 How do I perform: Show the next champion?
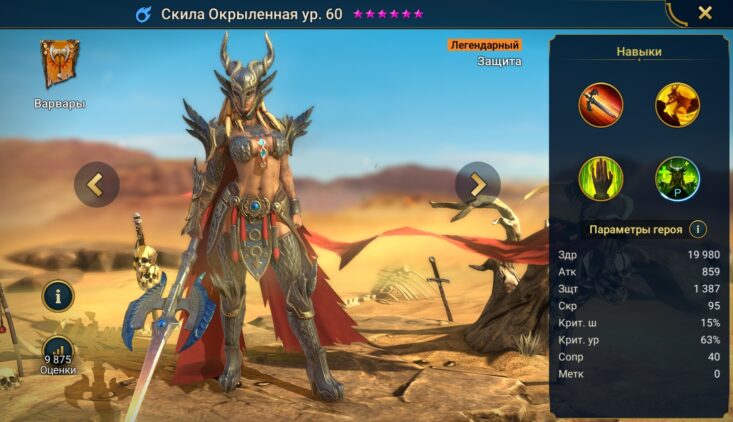[x=477, y=184]
